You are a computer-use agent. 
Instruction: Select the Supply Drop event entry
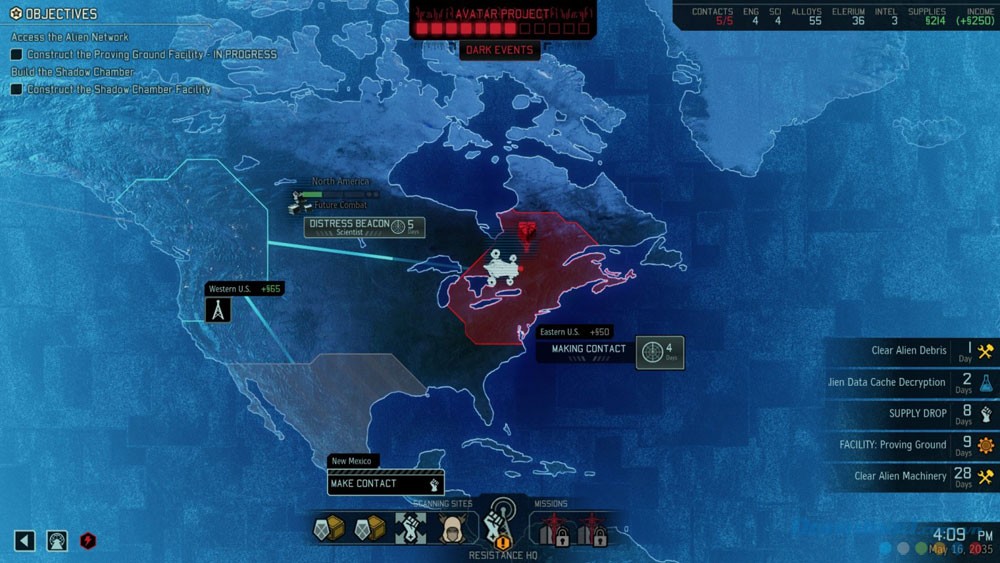pos(910,413)
